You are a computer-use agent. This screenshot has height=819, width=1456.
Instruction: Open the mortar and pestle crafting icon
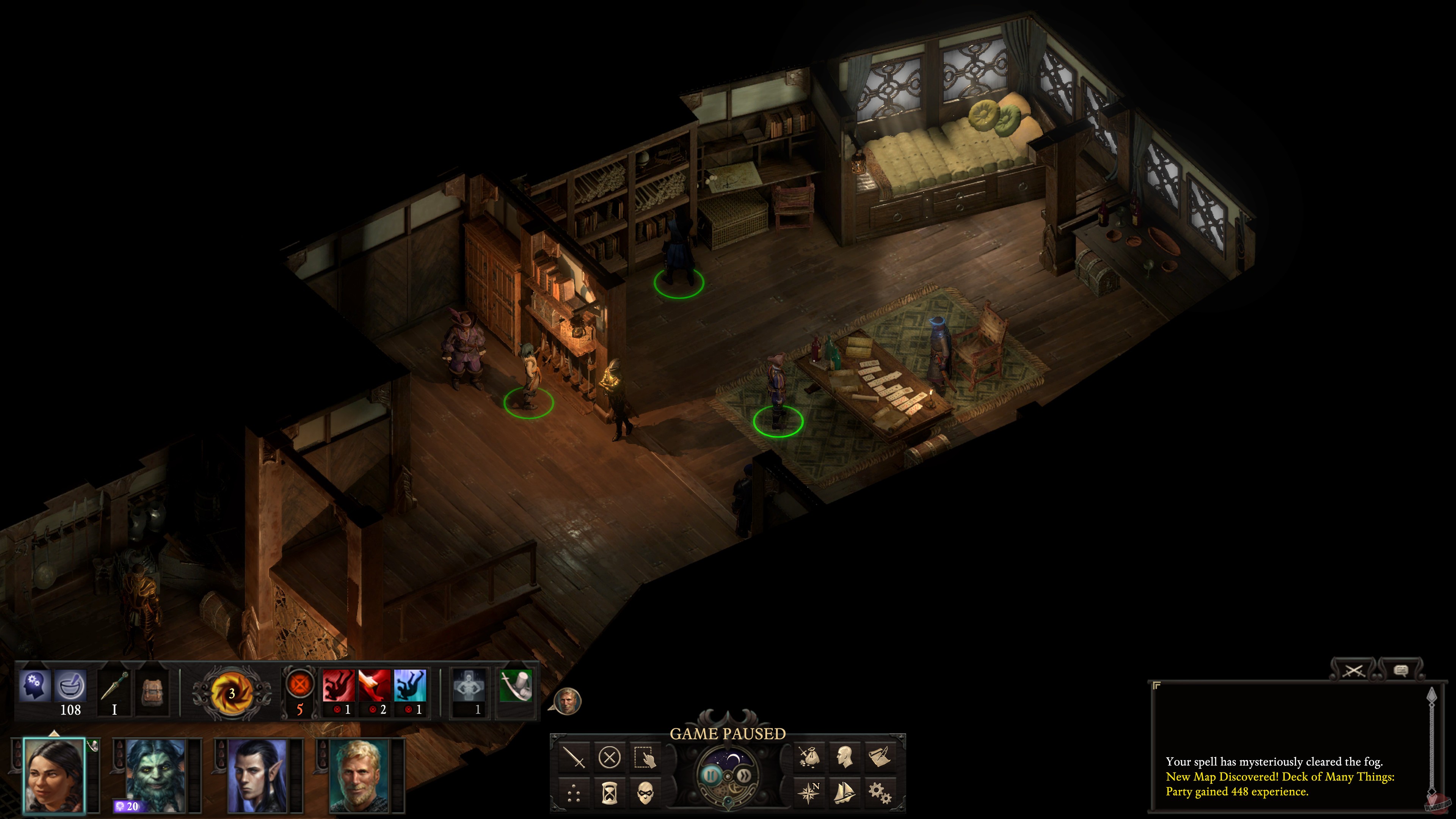coord(71,686)
